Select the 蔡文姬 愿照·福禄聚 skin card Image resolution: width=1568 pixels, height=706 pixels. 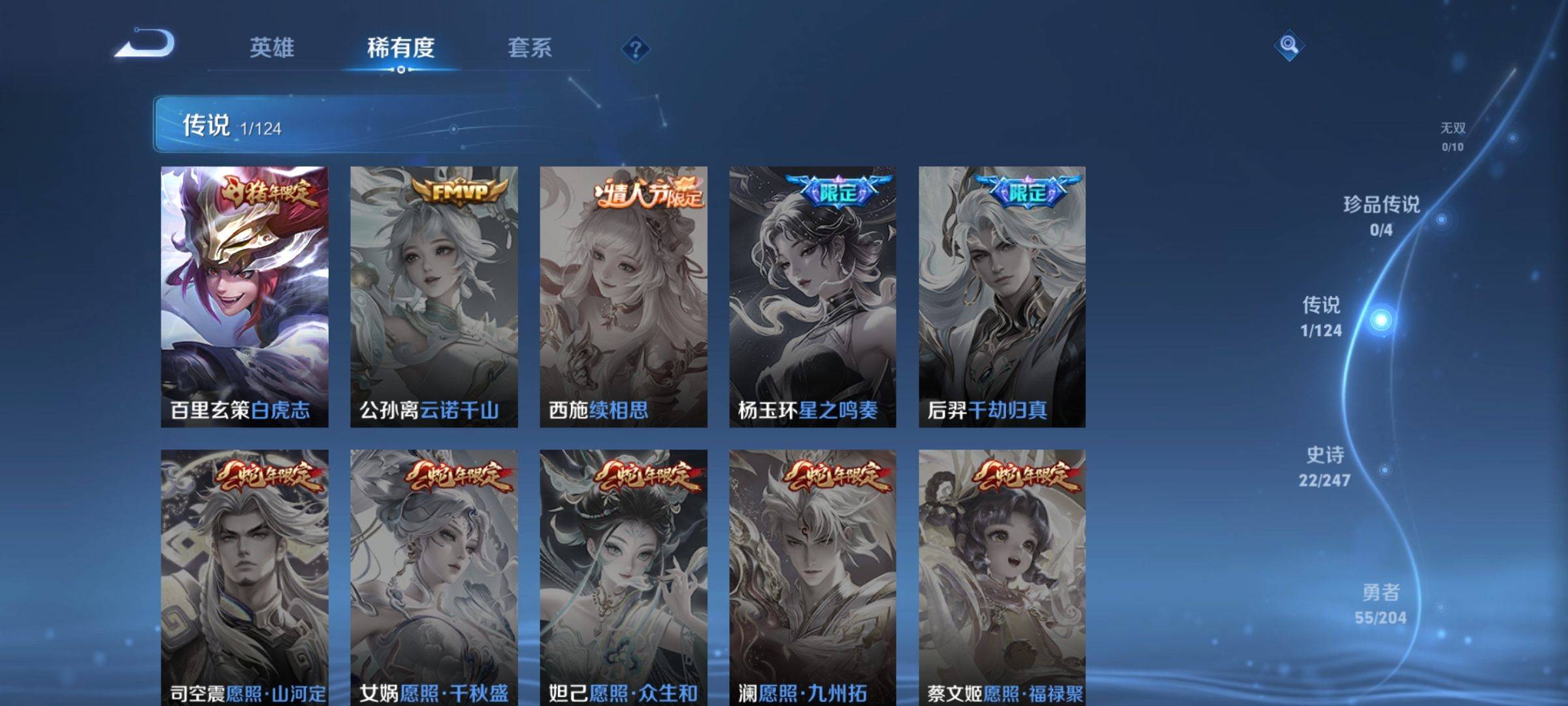point(1002,577)
